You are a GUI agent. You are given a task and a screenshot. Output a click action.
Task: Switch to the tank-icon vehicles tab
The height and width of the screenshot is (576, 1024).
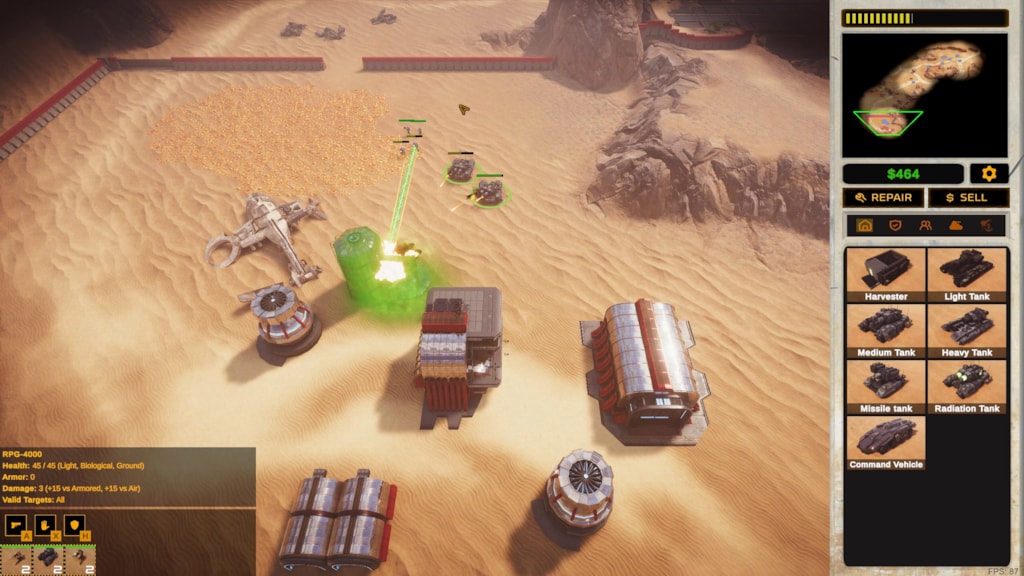pos(956,226)
